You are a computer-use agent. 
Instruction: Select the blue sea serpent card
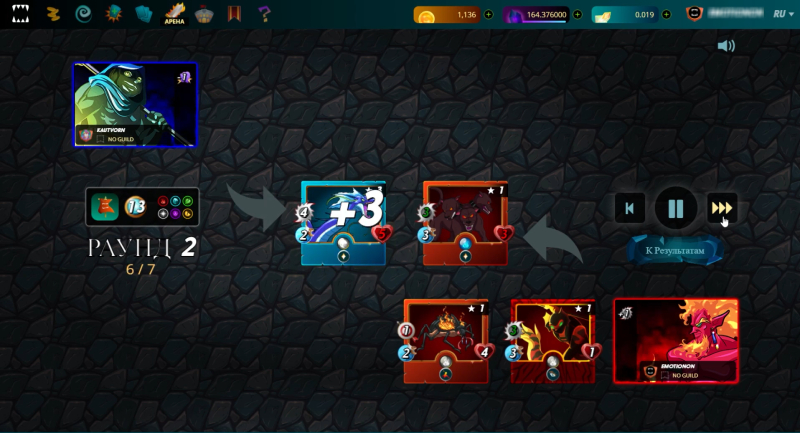pos(343,223)
